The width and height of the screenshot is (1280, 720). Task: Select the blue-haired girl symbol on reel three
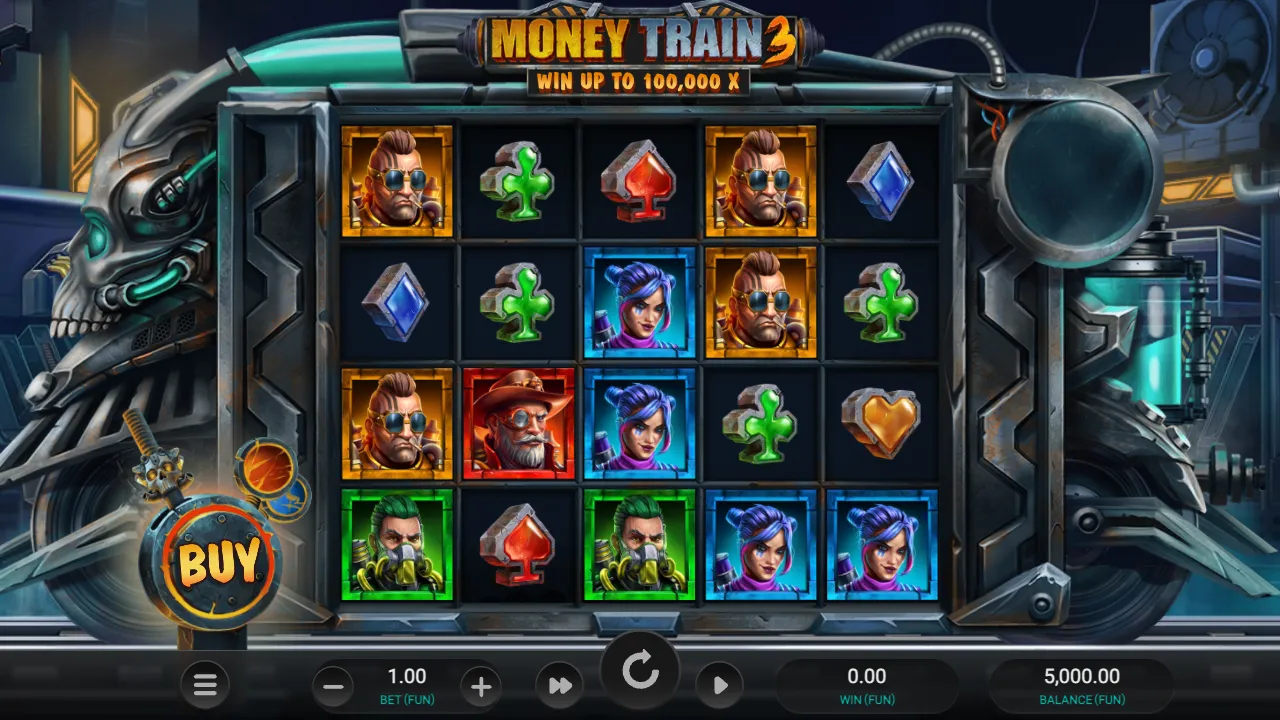pyautogui.click(x=640, y=304)
